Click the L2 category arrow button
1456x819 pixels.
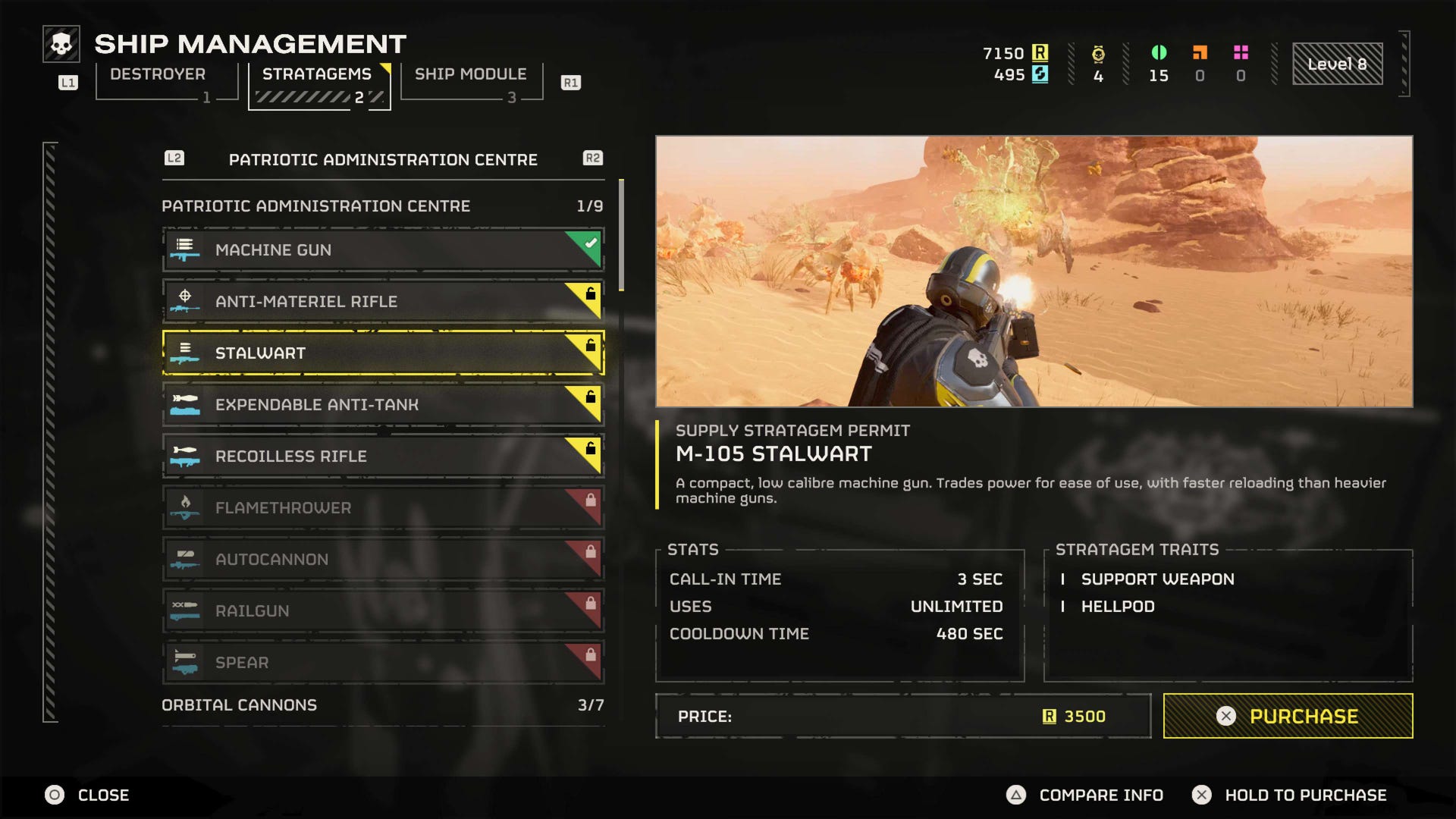pos(173,158)
